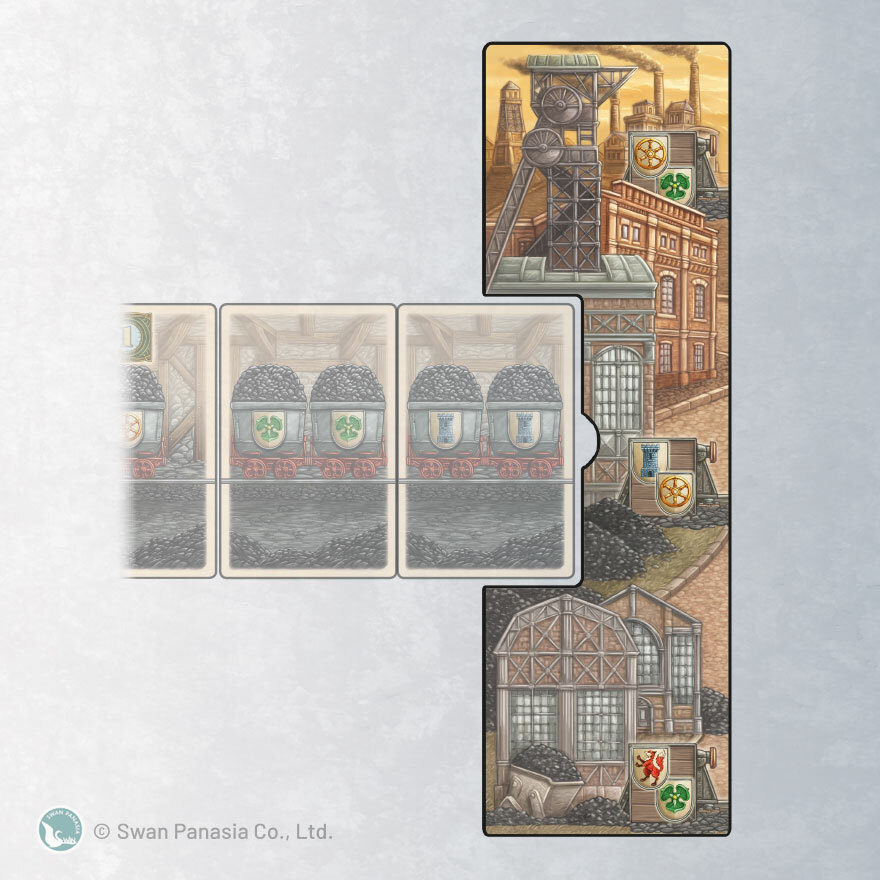Select the tunnel tile with green-crest coal carts
Screen dimensions: 880x880
point(308,440)
